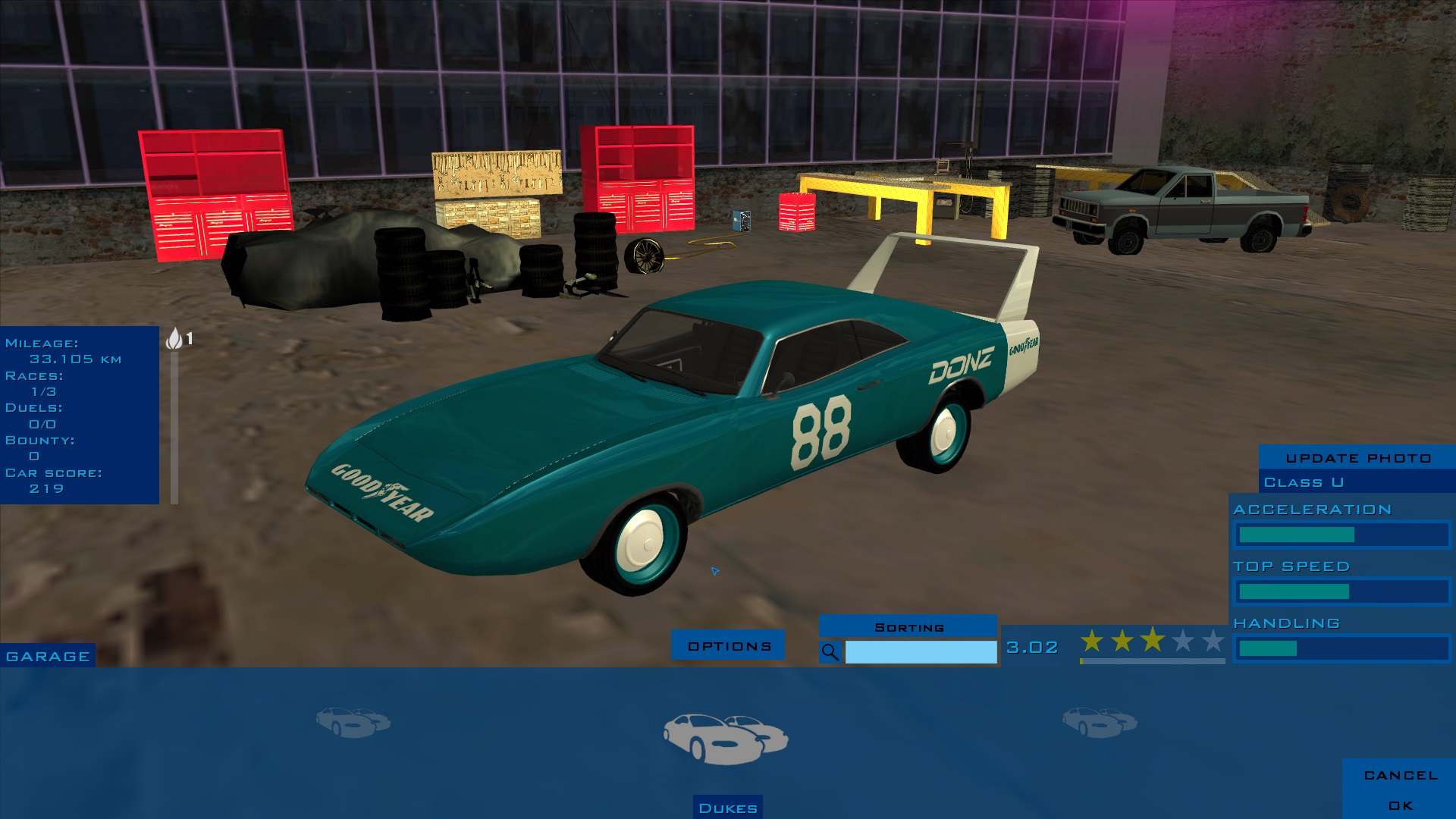Activate the Sorting button
1456x819 pixels.
click(x=908, y=627)
